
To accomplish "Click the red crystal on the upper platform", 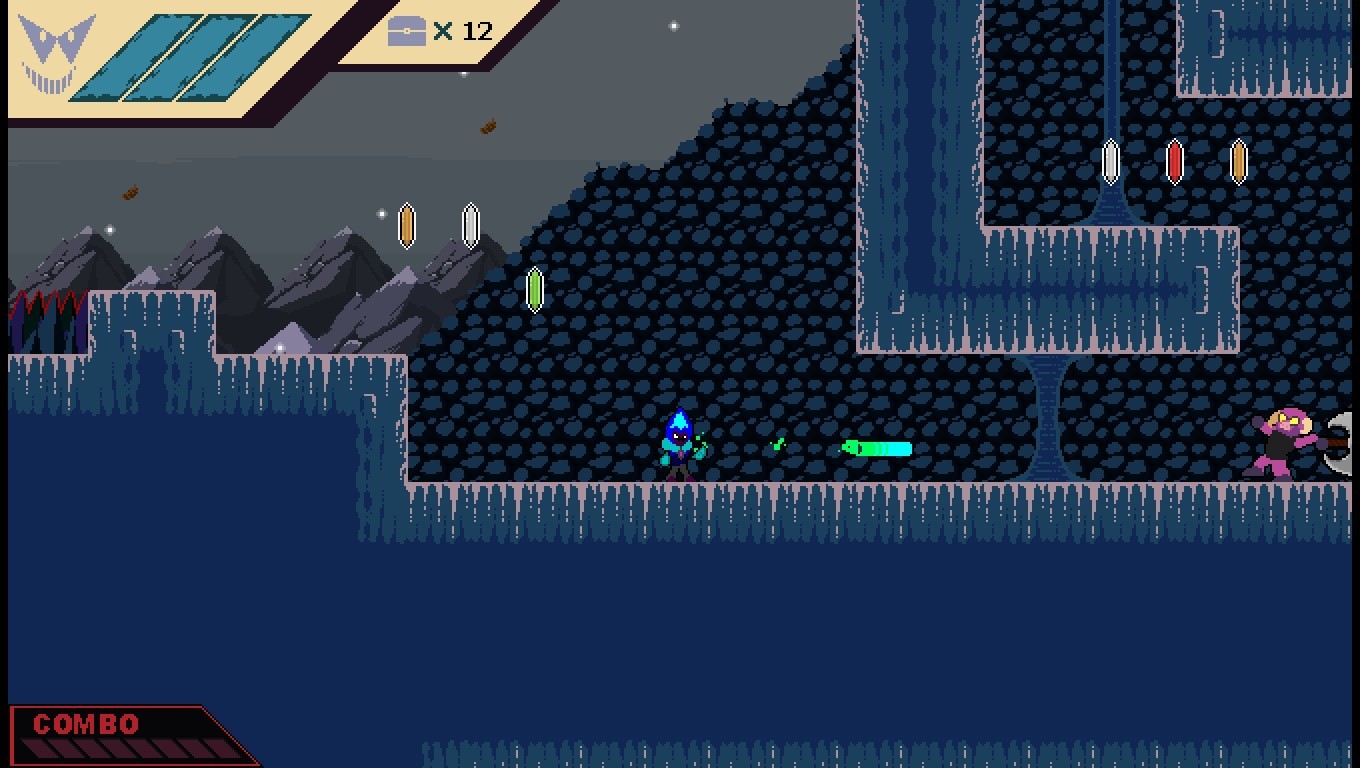I will point(1173,162).
